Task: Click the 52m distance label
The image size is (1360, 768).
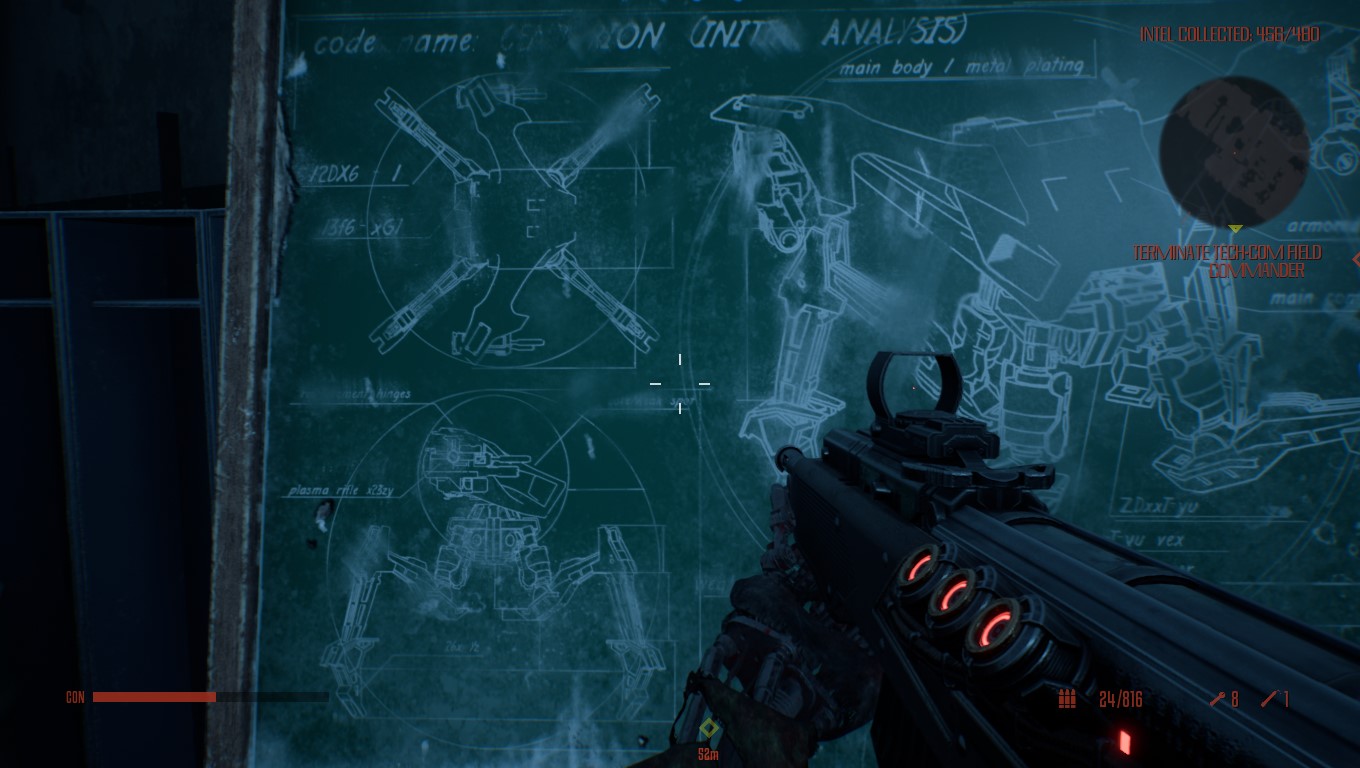Action: 708,754
